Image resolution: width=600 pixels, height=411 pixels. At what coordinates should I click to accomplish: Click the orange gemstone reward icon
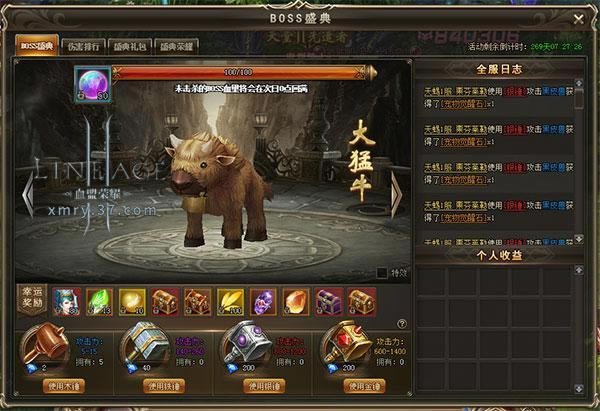point(297,299)
